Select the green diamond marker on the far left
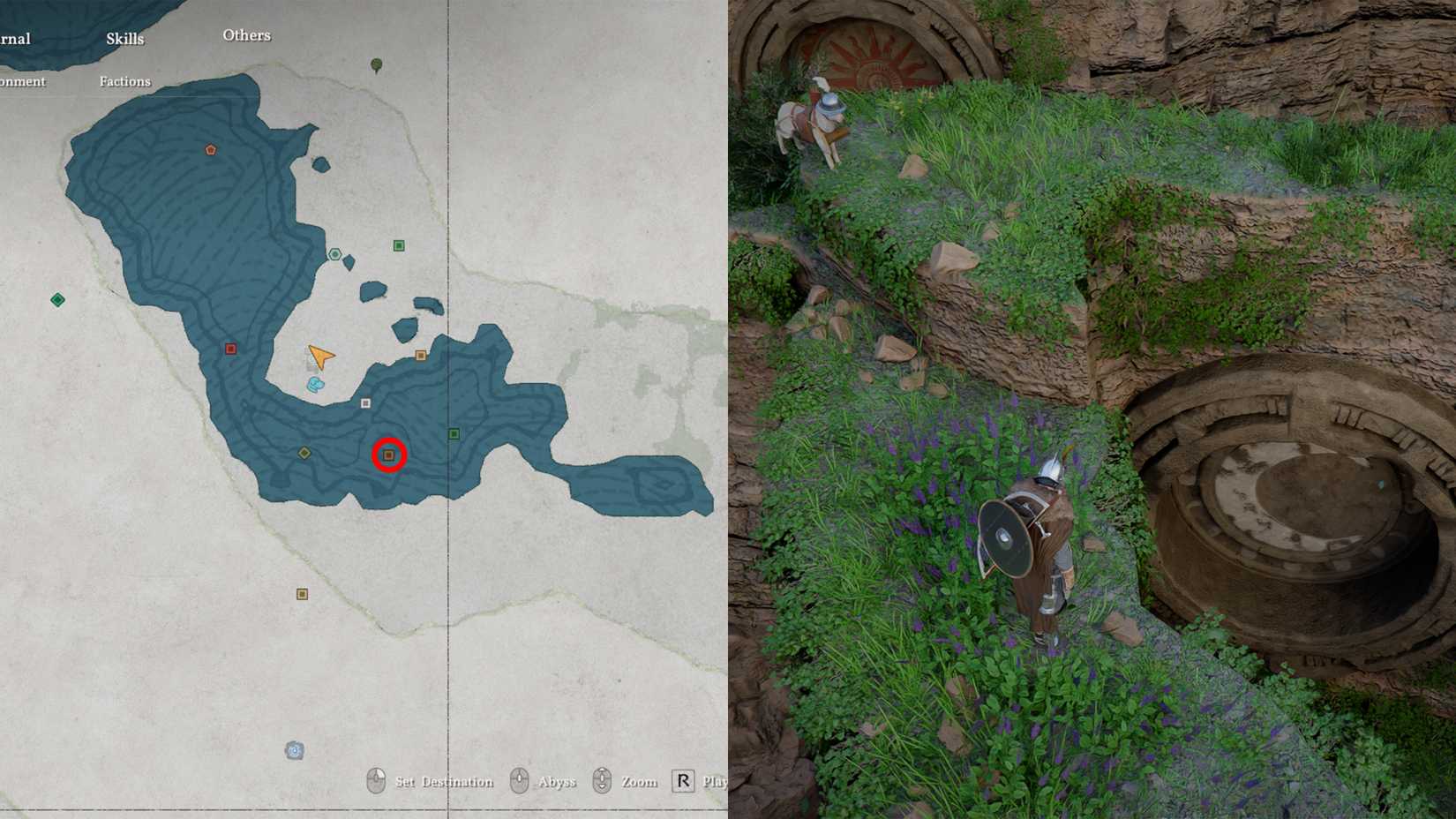 [x=58, y=299]
